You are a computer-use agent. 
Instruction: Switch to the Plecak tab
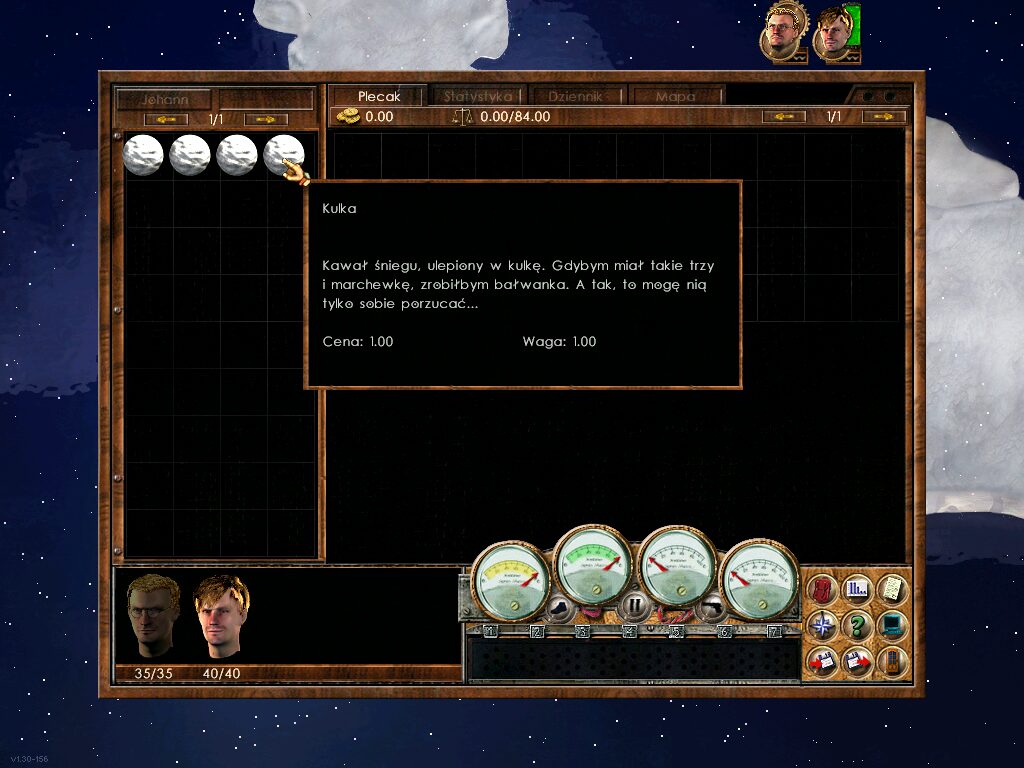pyautogui.click(x=378, y=96)
